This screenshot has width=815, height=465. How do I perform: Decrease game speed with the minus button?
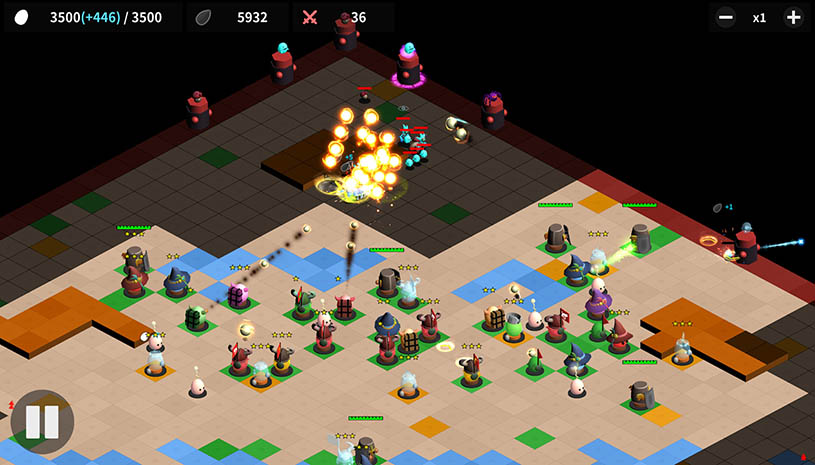pyautogui.click(x=727, y=17)
